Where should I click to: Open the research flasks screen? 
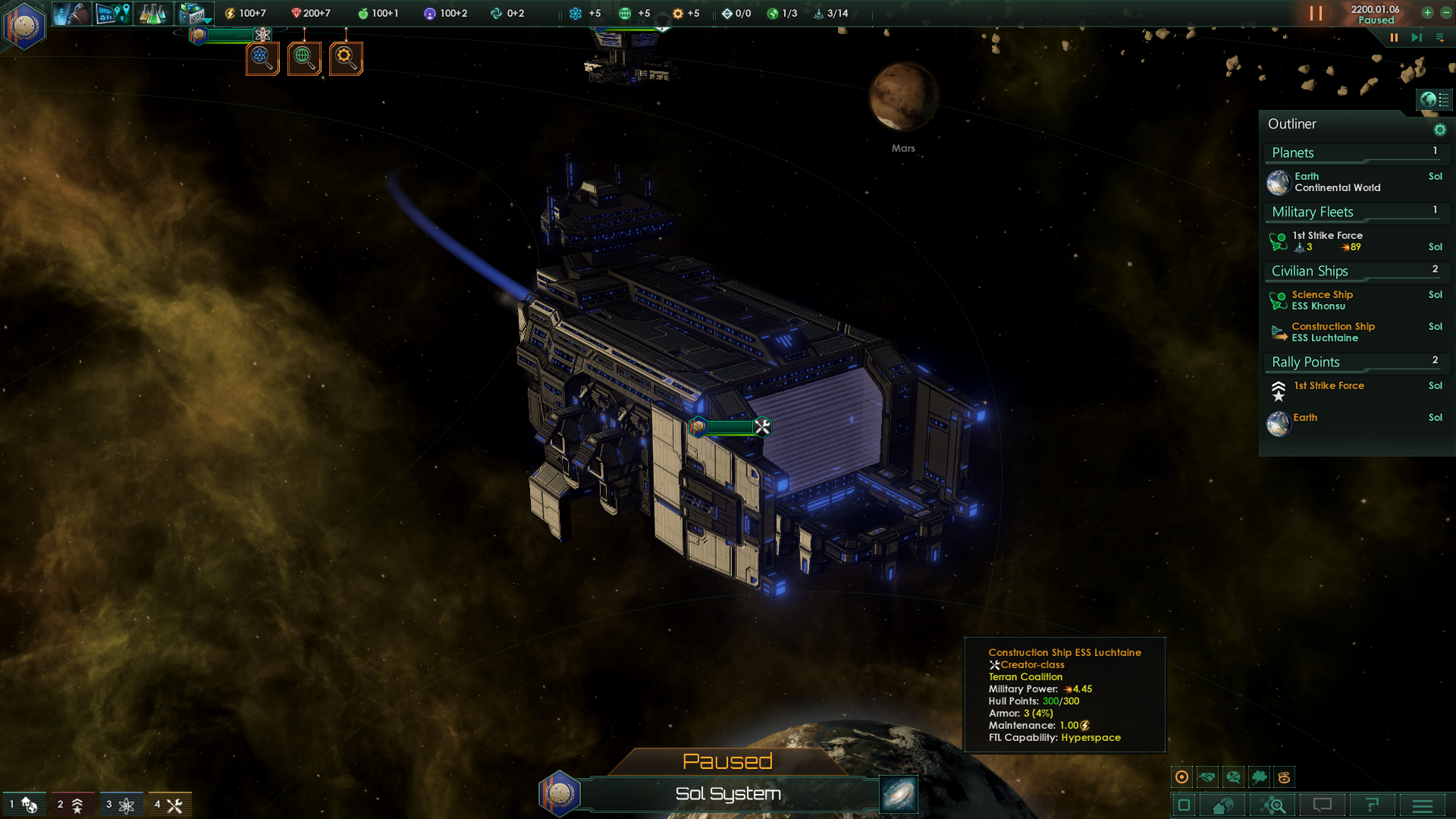(x=152, y=13)
